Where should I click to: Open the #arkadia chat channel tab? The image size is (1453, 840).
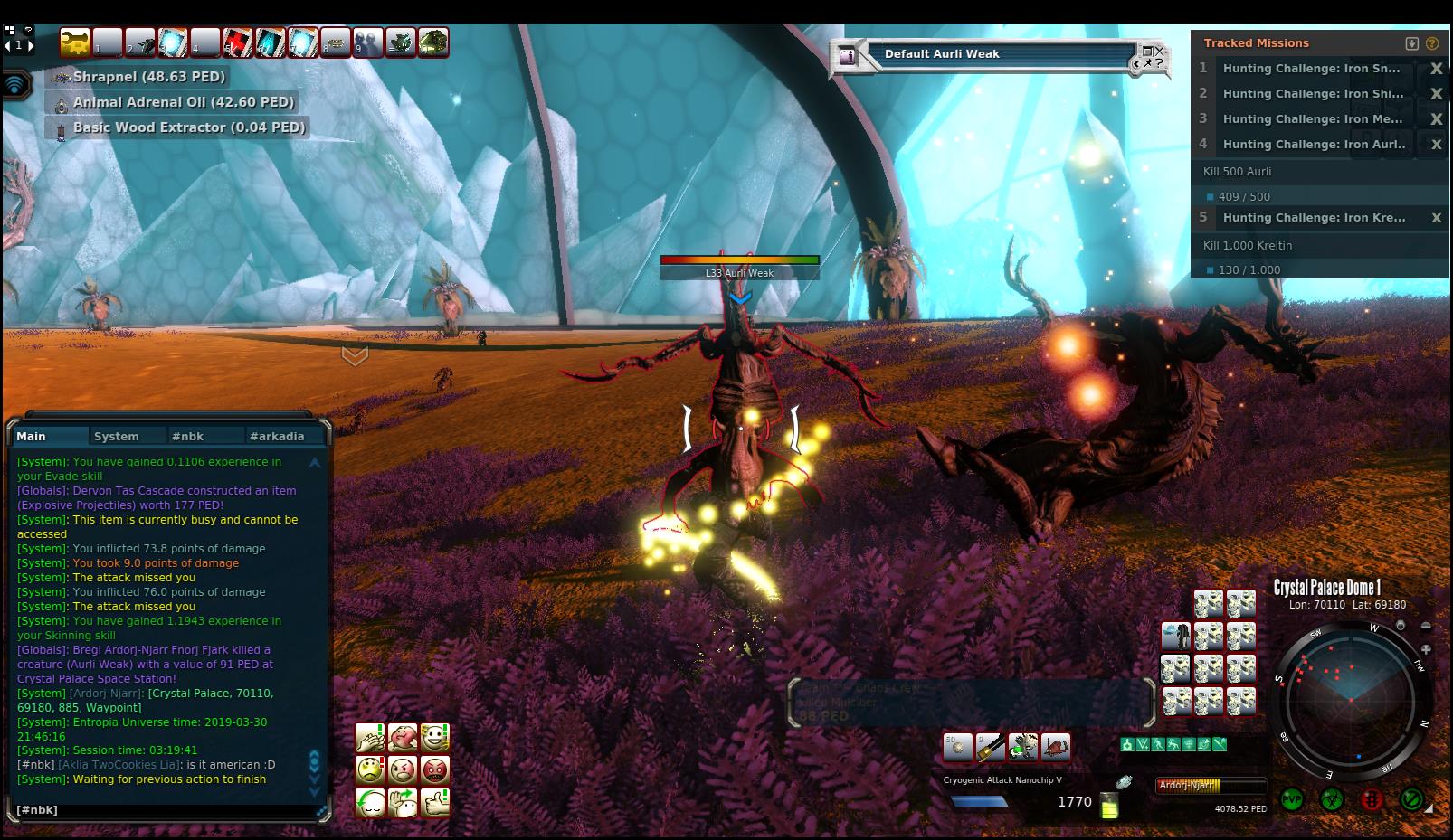(277, 436)
